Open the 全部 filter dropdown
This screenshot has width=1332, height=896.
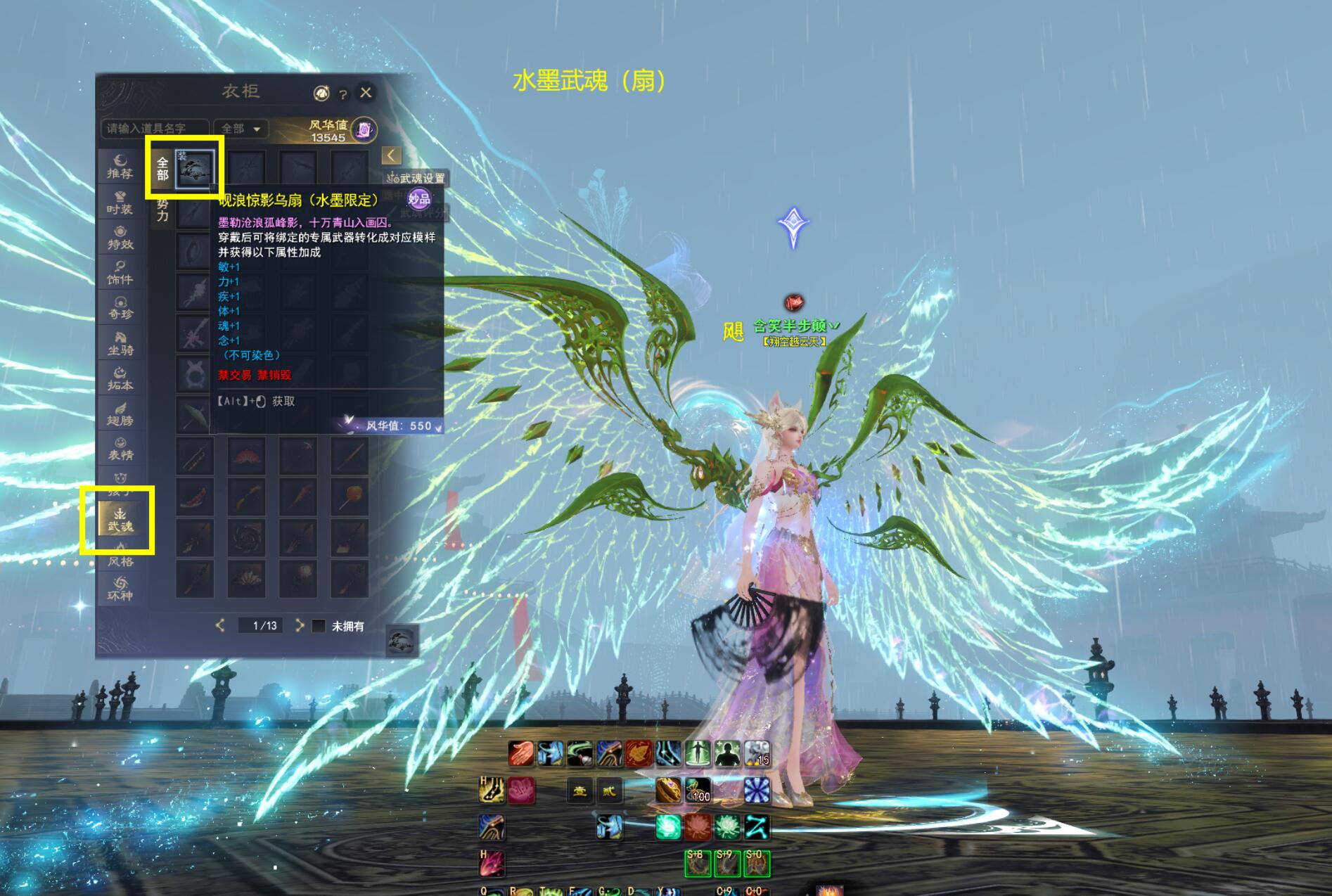(241, 129)
